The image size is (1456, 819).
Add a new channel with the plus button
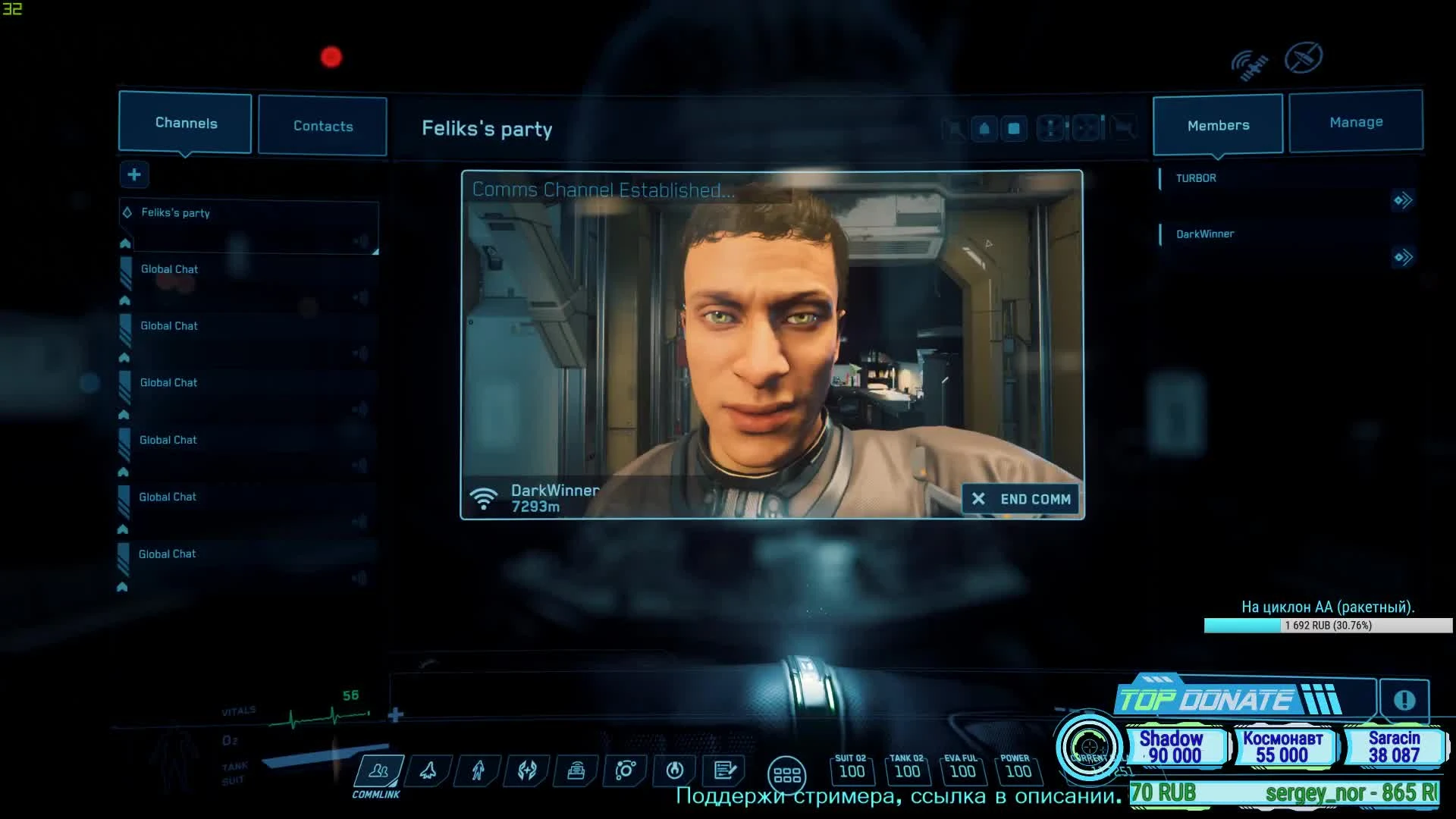133,174
